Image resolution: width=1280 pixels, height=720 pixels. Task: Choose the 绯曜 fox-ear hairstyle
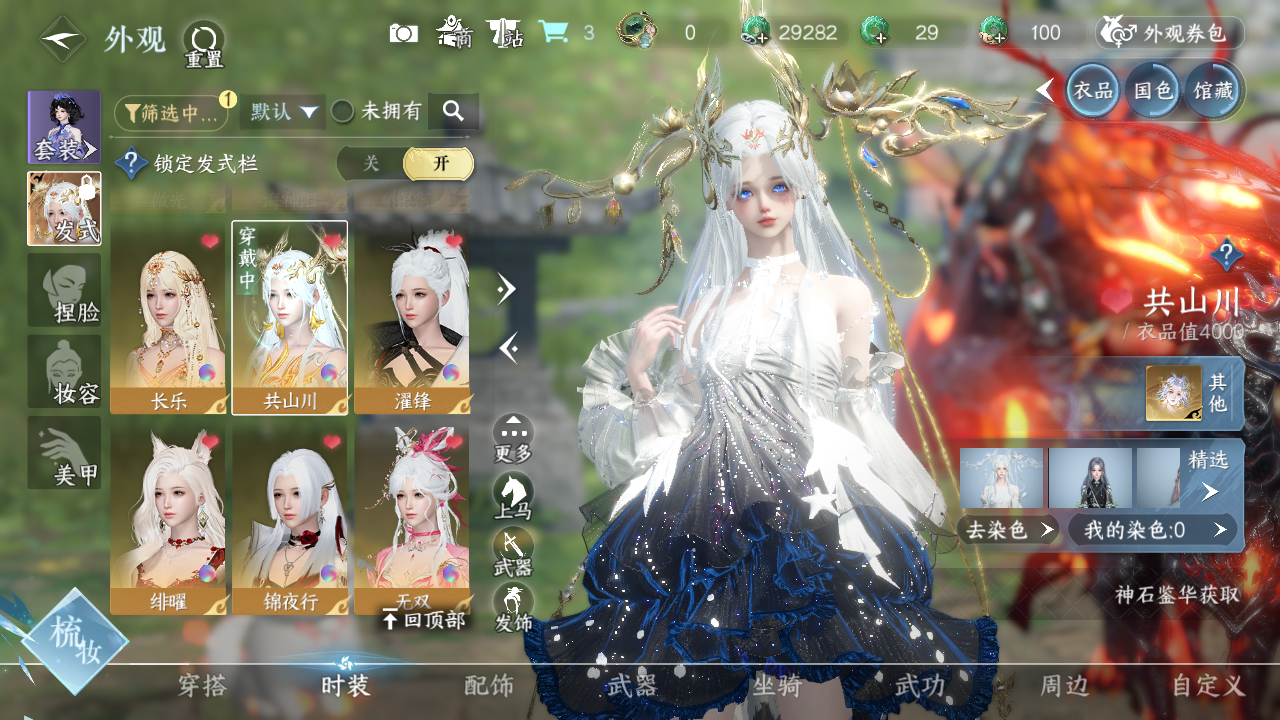point(167,521)
